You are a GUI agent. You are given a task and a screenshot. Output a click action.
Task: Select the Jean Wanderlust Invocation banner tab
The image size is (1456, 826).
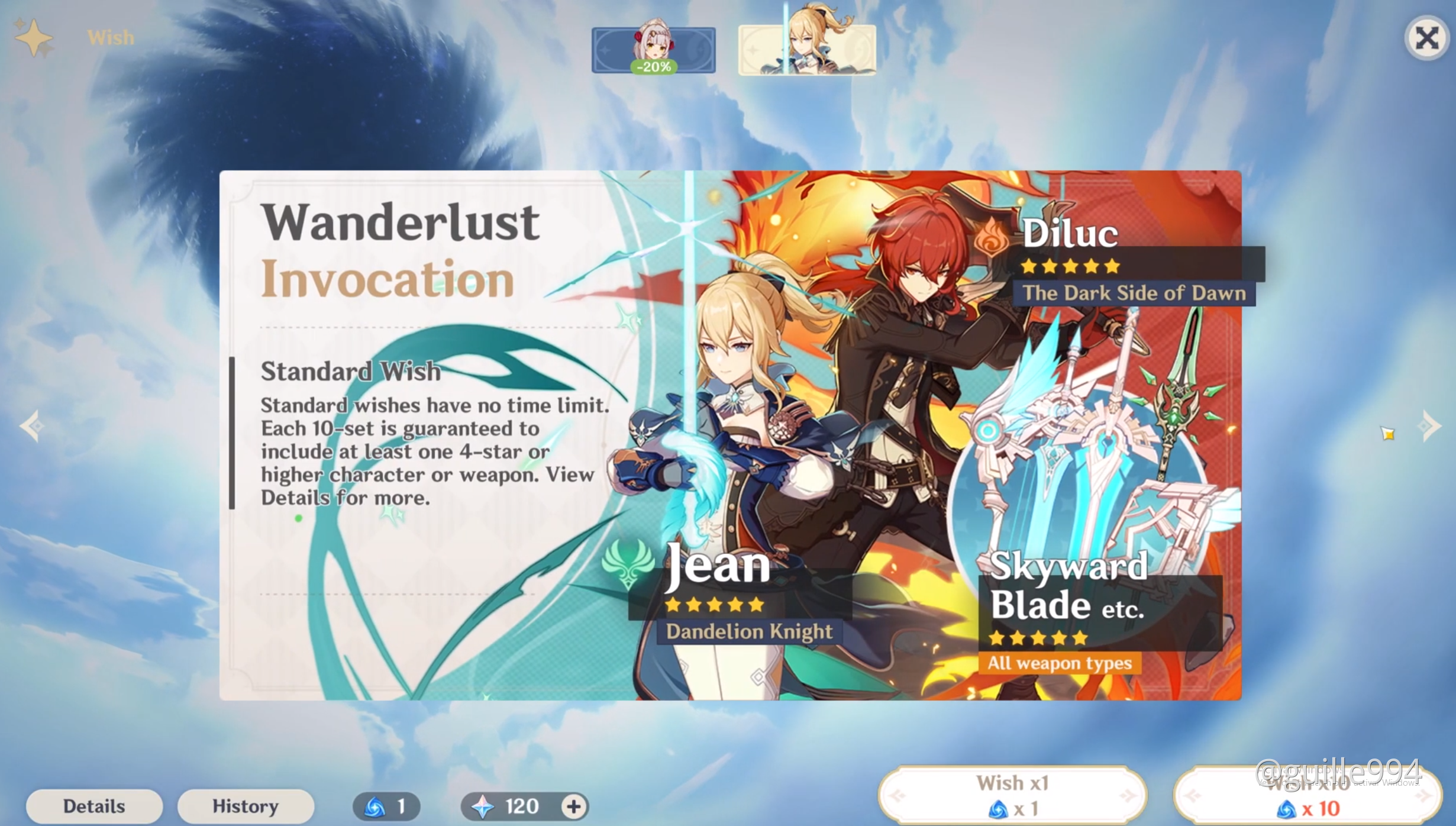click(x=807, y=49)
